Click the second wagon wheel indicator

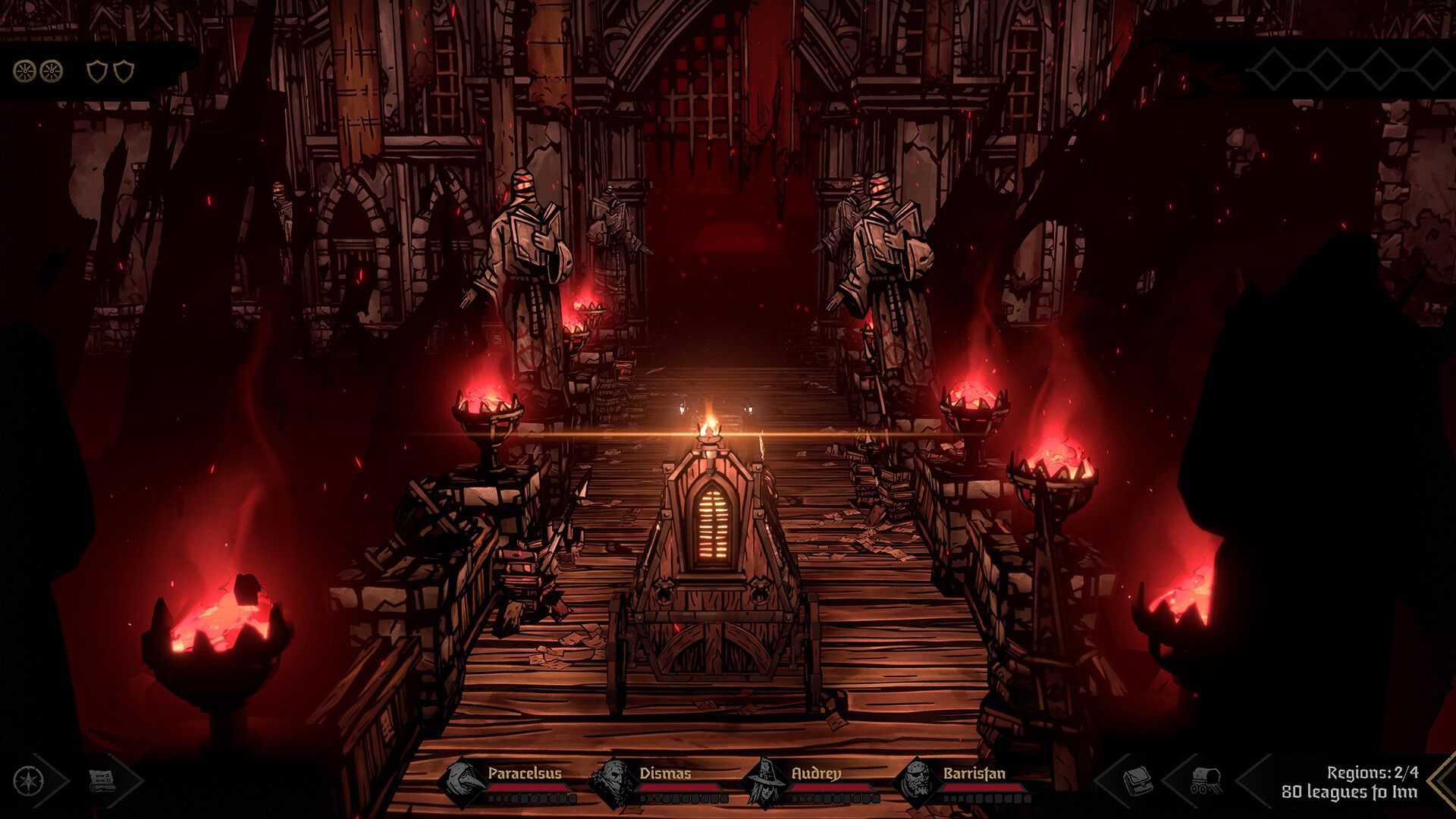[x=51, y=71]
